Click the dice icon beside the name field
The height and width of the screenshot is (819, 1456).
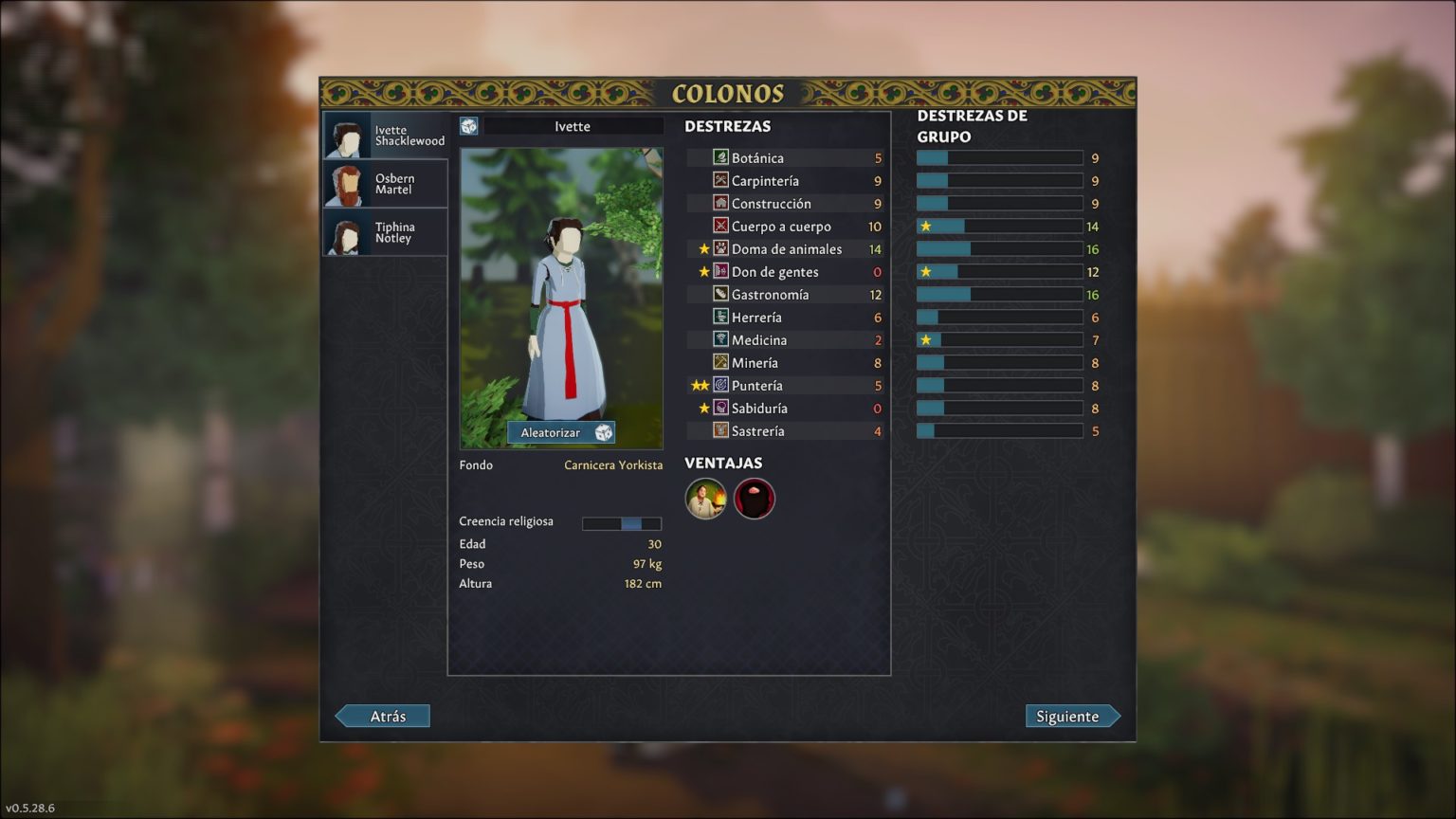[468, 124]
